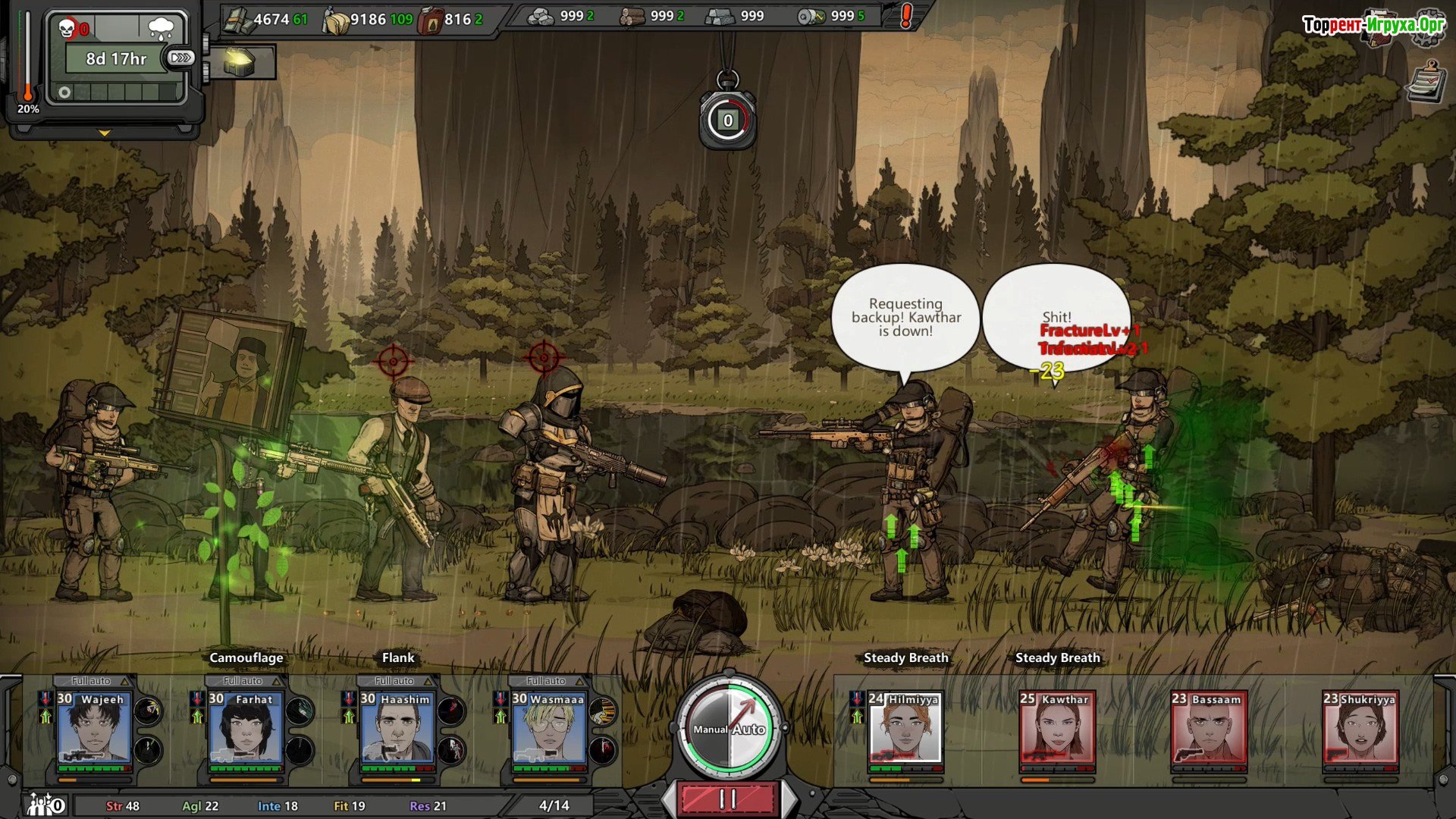Toggle the Manual/Auto combat dial
Screen dimensions: 1456x819
728,728
